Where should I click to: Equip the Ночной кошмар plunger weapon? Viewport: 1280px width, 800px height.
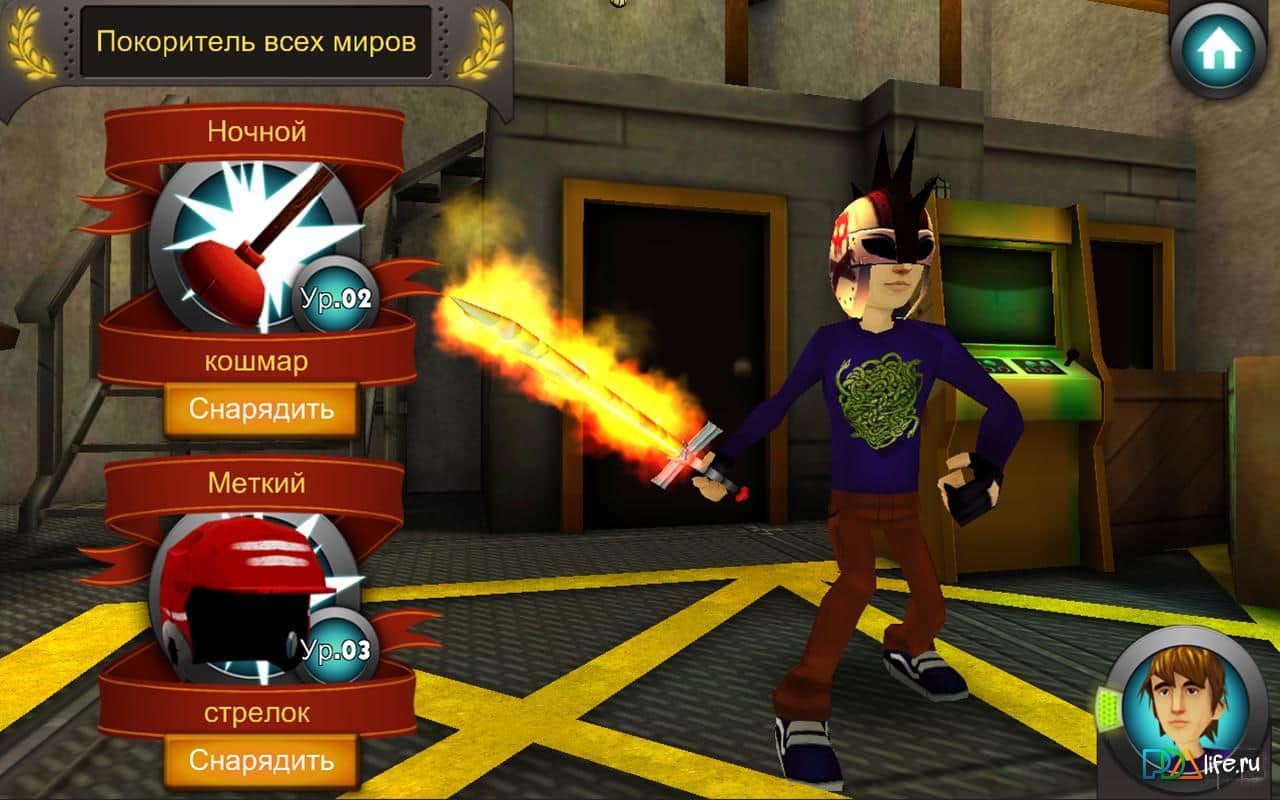(x=260, y=409)
